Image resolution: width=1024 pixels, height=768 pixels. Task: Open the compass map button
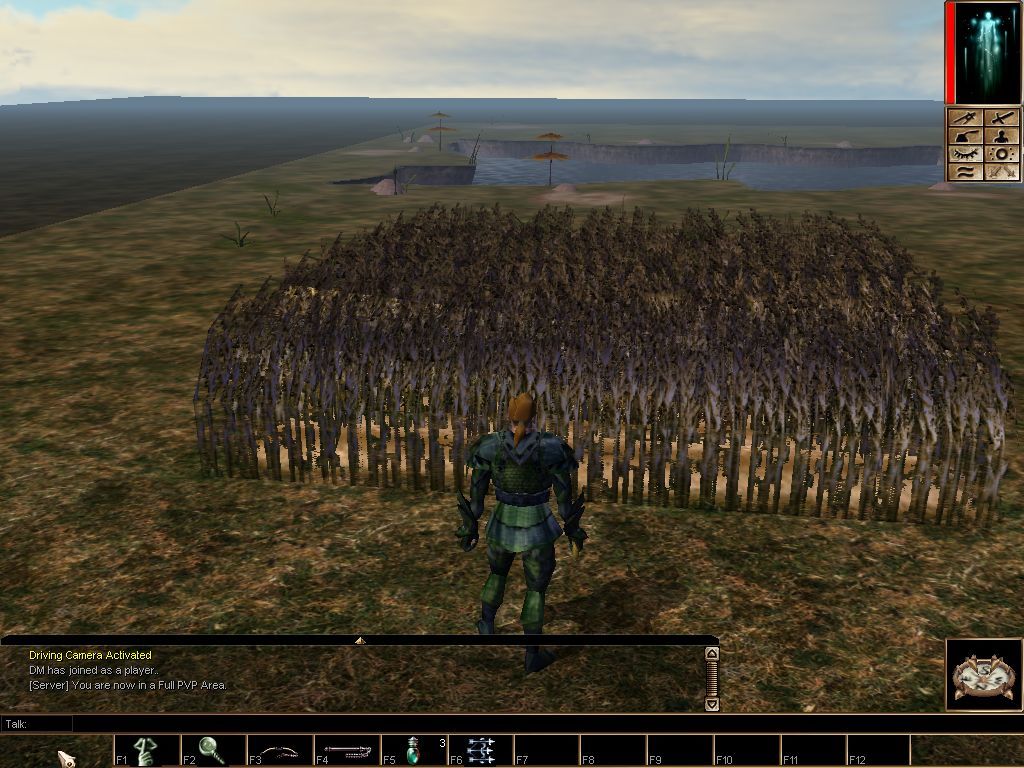984,675
